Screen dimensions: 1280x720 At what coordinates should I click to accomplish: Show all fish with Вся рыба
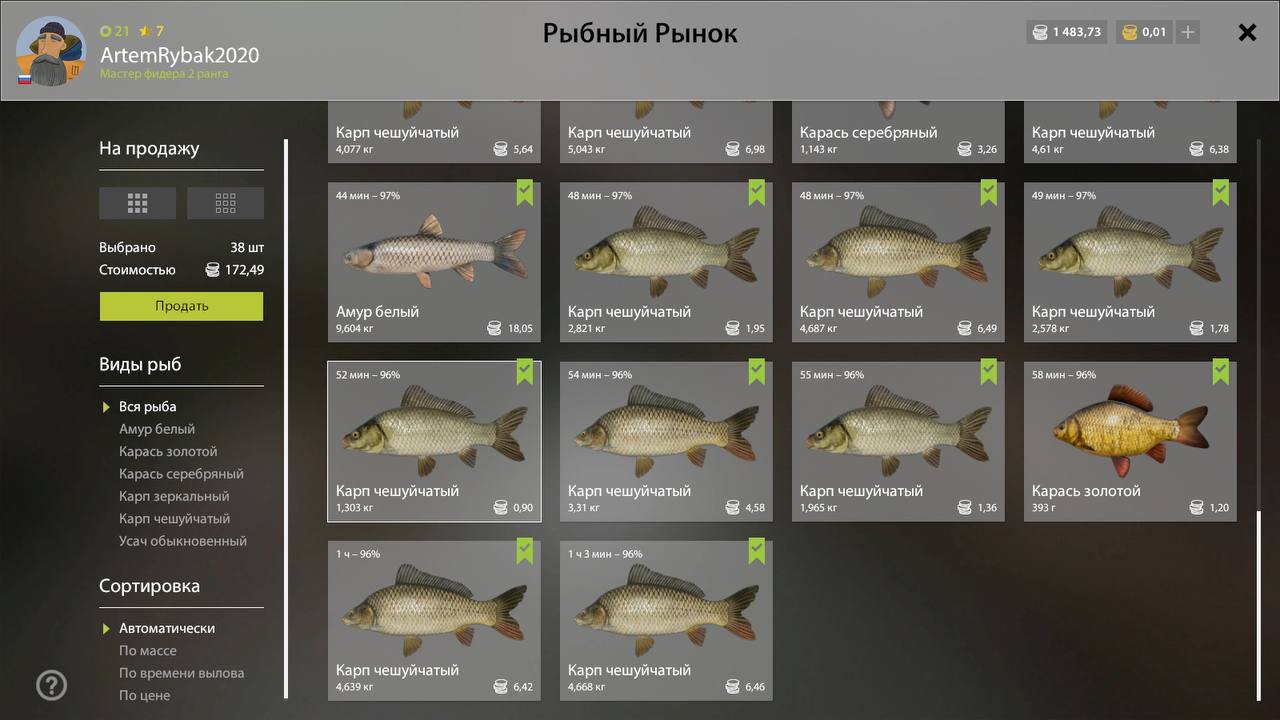click(x=147, y=407)
